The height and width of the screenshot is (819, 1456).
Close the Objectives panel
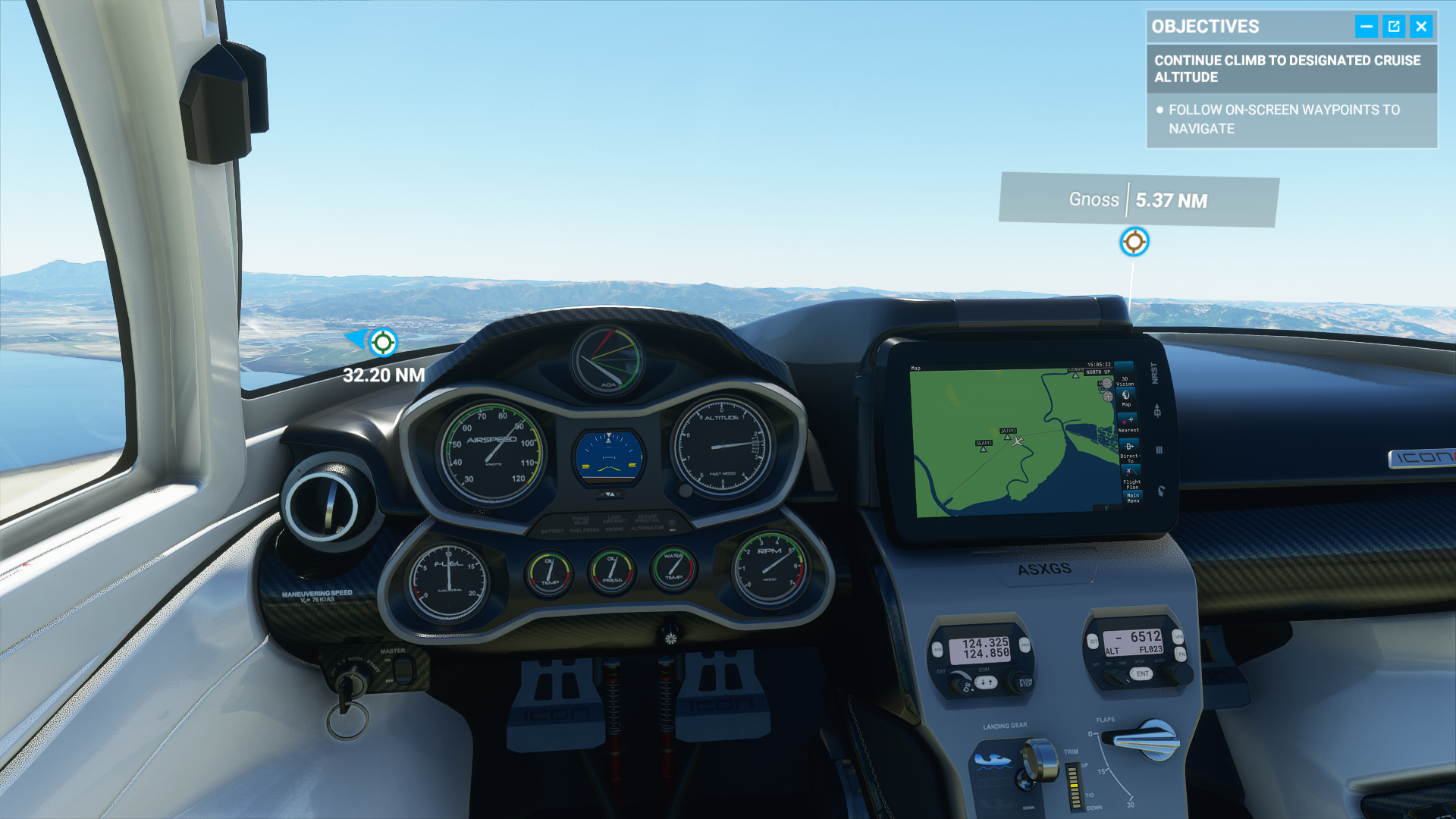(1421, 27)
